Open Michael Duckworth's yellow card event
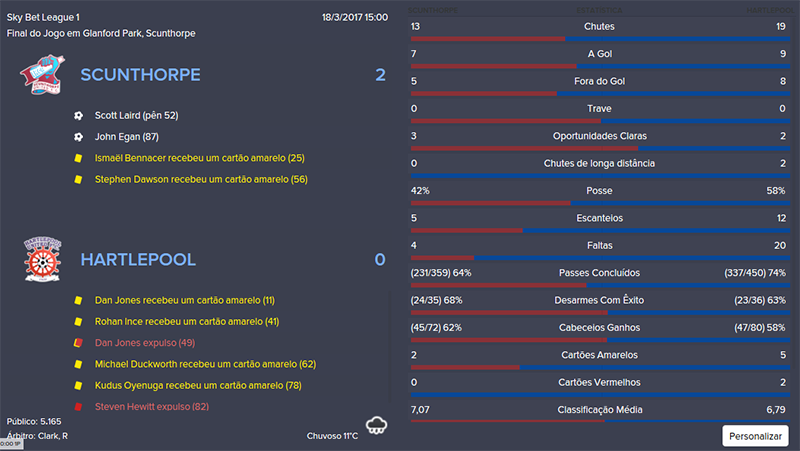 click(205, 364)
